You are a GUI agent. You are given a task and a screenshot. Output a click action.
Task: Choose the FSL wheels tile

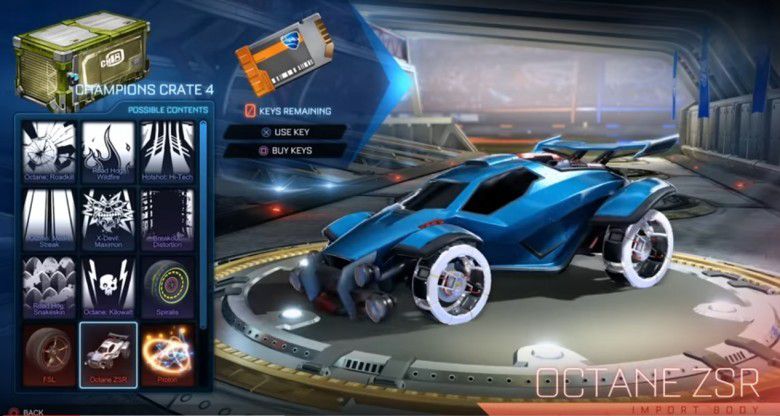tap(48, 352)
